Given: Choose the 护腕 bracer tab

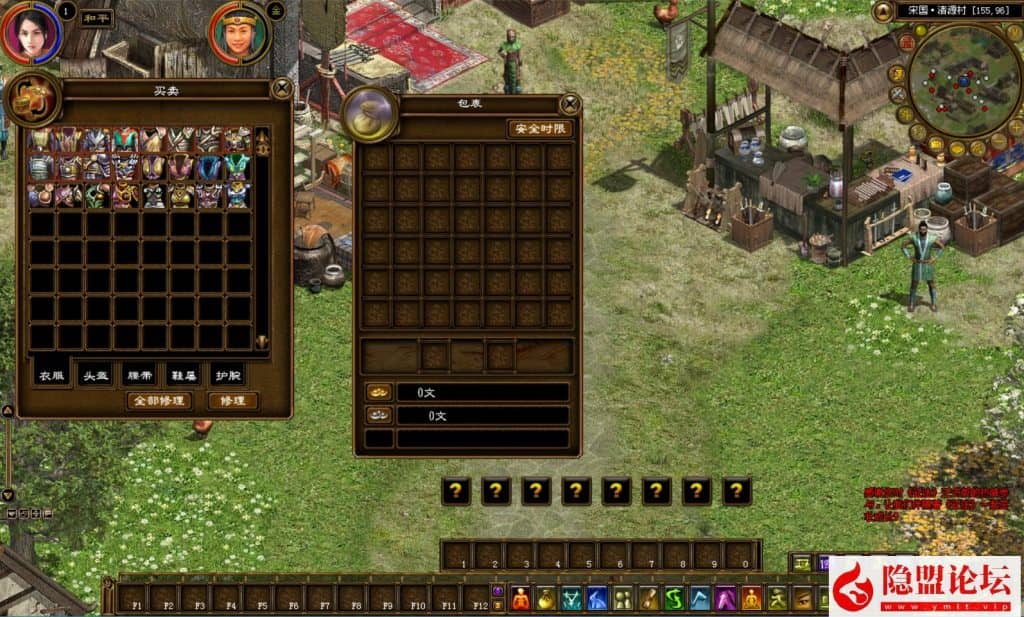Looking at the screenshot, I should click(227, 375).
